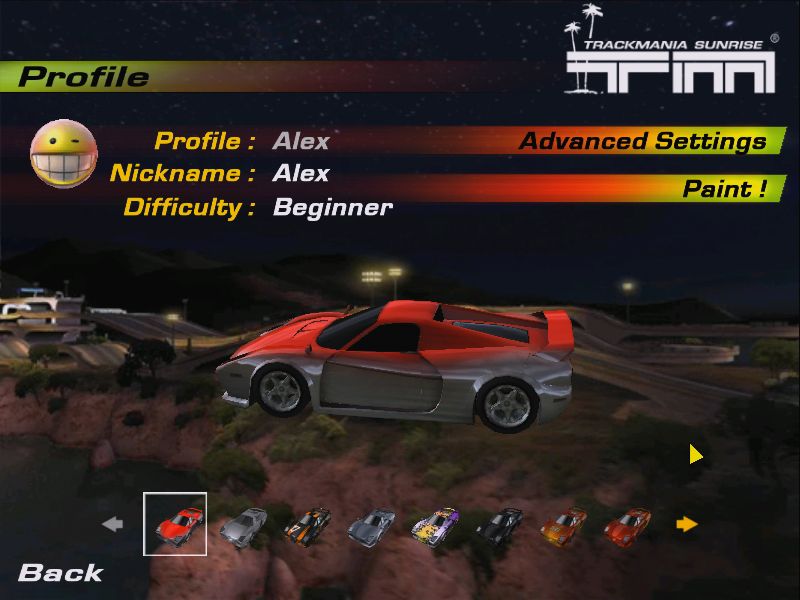Edit the Nickname field
Viewport: 800px width, 600px height.
click(x=301, y=173)
